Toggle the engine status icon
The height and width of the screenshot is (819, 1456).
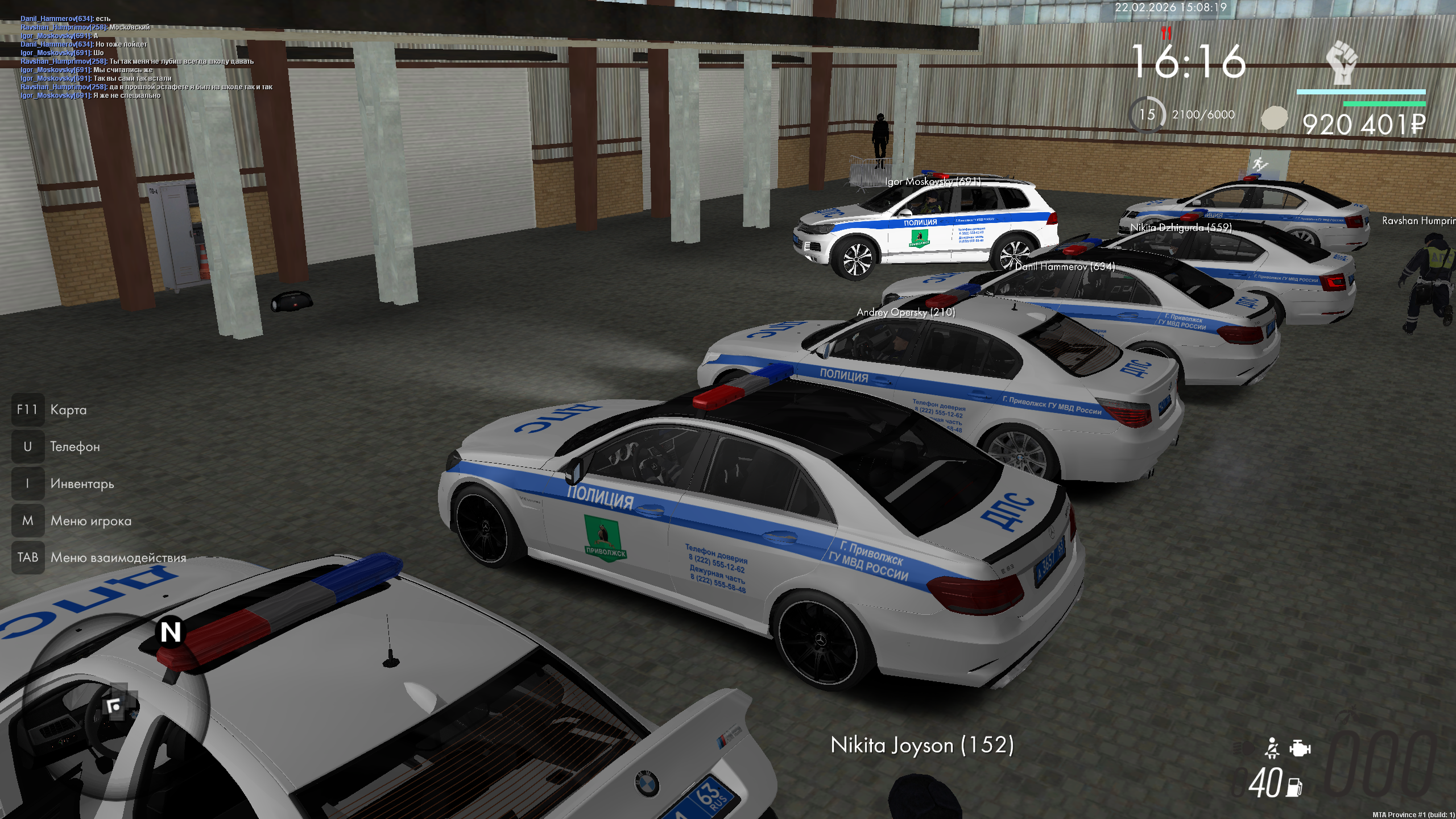(x=1300, y=748)
